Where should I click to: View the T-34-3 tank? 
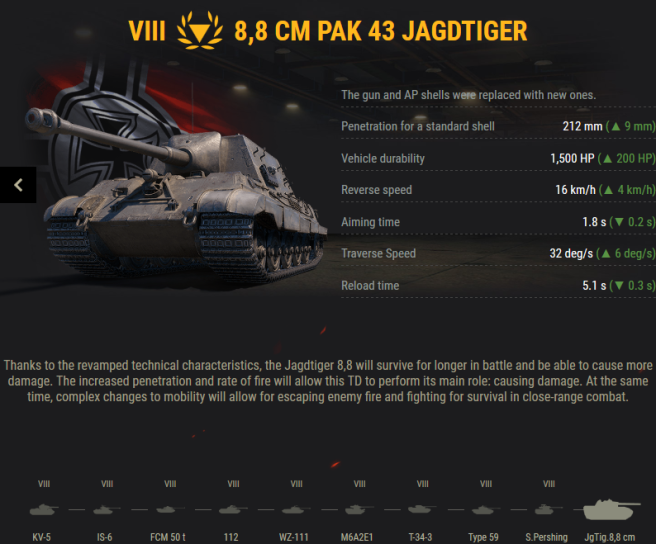click(x=422, y=509)
